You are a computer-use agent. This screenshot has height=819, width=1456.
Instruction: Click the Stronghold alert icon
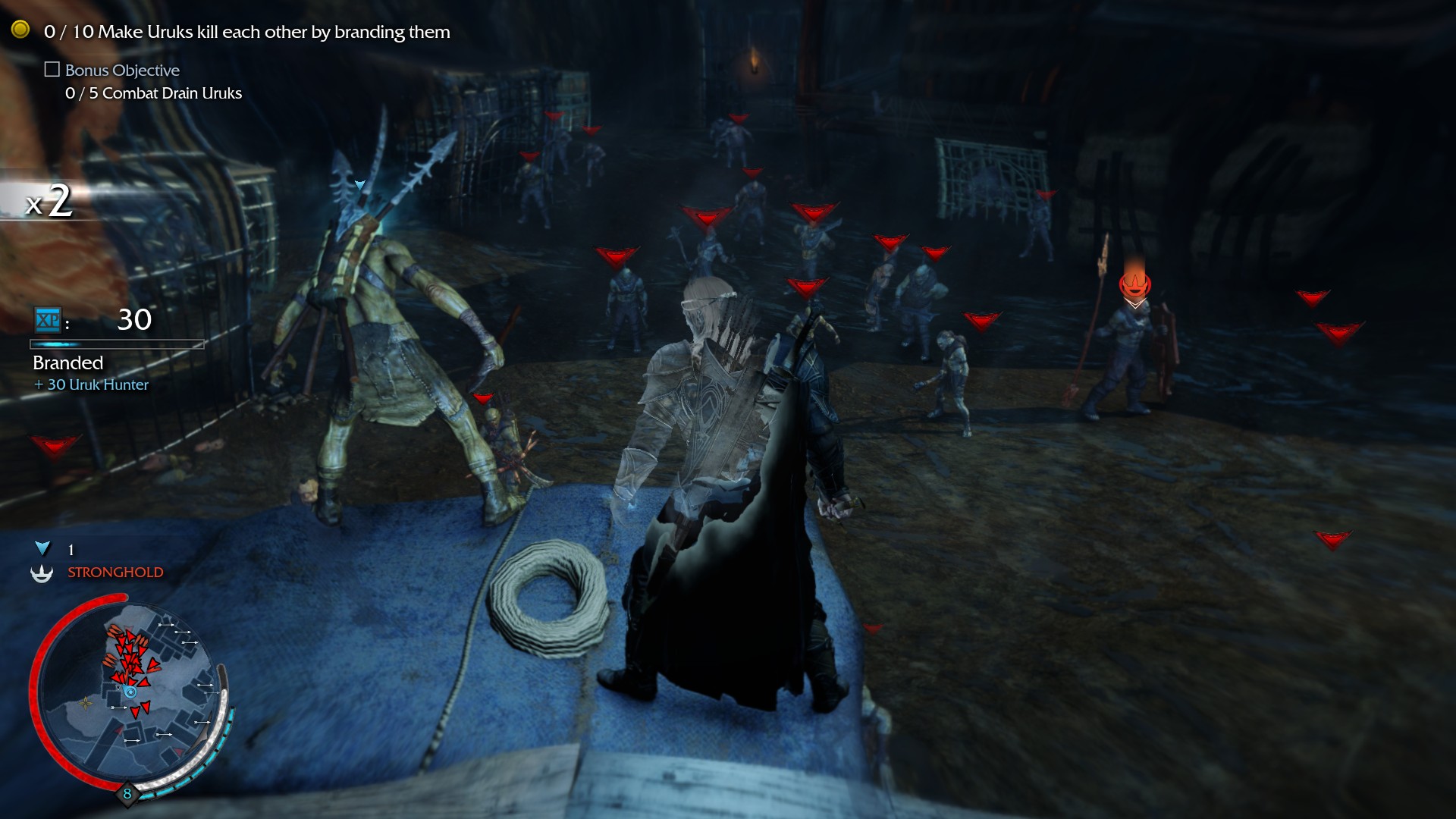click(x=42, y=573)
